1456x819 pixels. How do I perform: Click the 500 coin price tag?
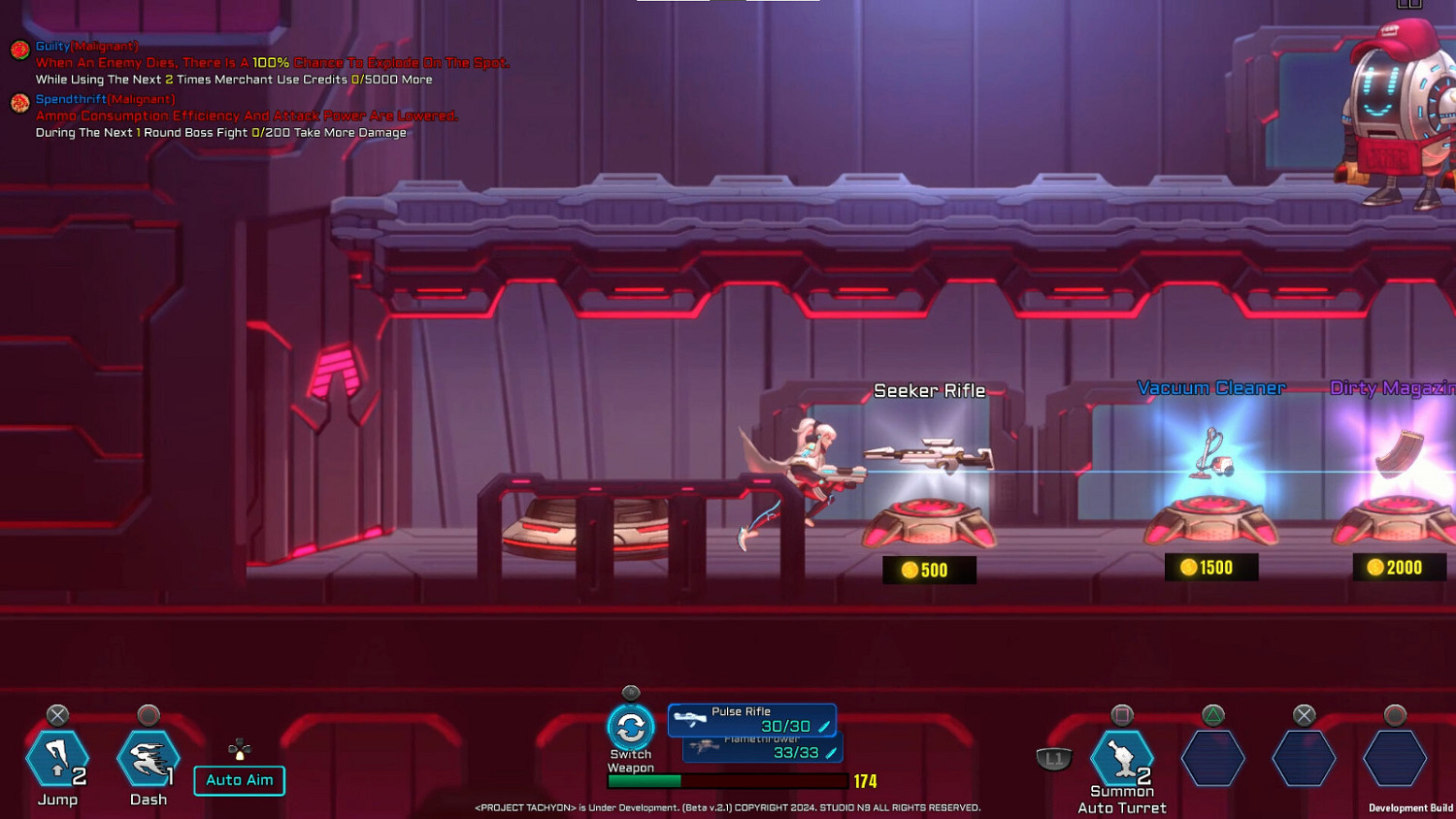(x=928, y=570)
